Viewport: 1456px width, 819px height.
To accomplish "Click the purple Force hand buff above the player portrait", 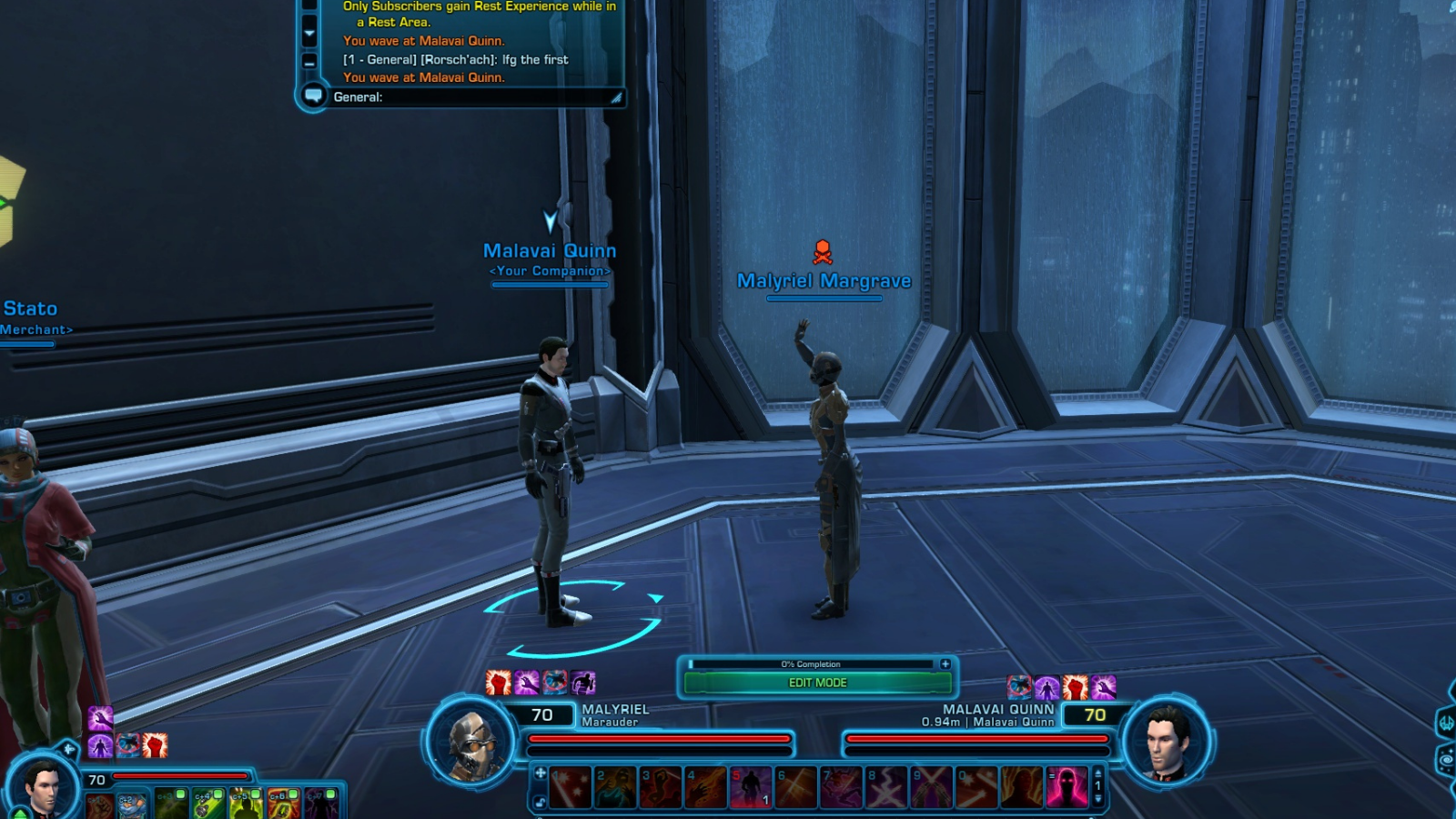I will [99, 719].
